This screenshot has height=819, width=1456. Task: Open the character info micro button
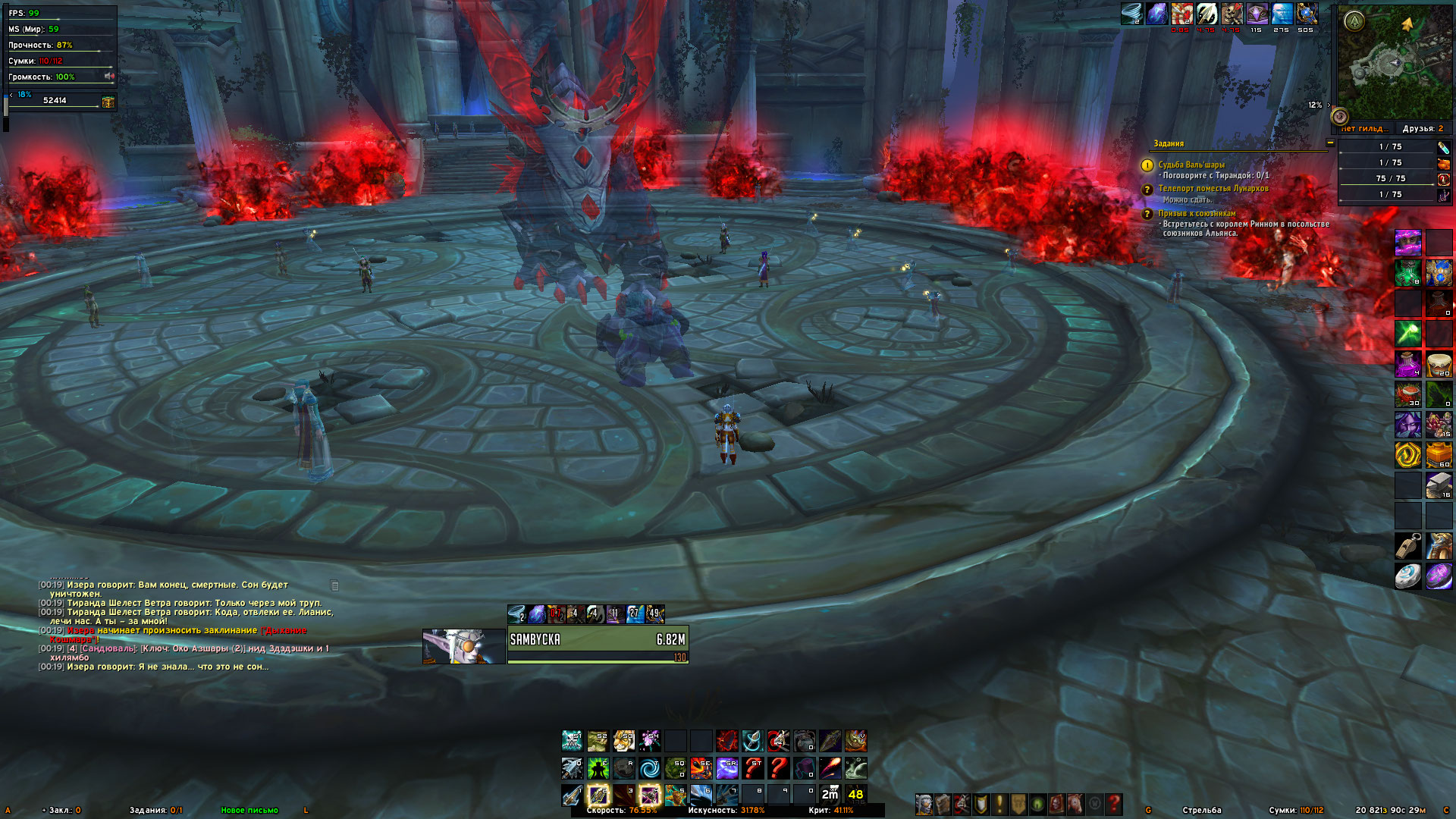pyautogui.click(x=924, y=804)
